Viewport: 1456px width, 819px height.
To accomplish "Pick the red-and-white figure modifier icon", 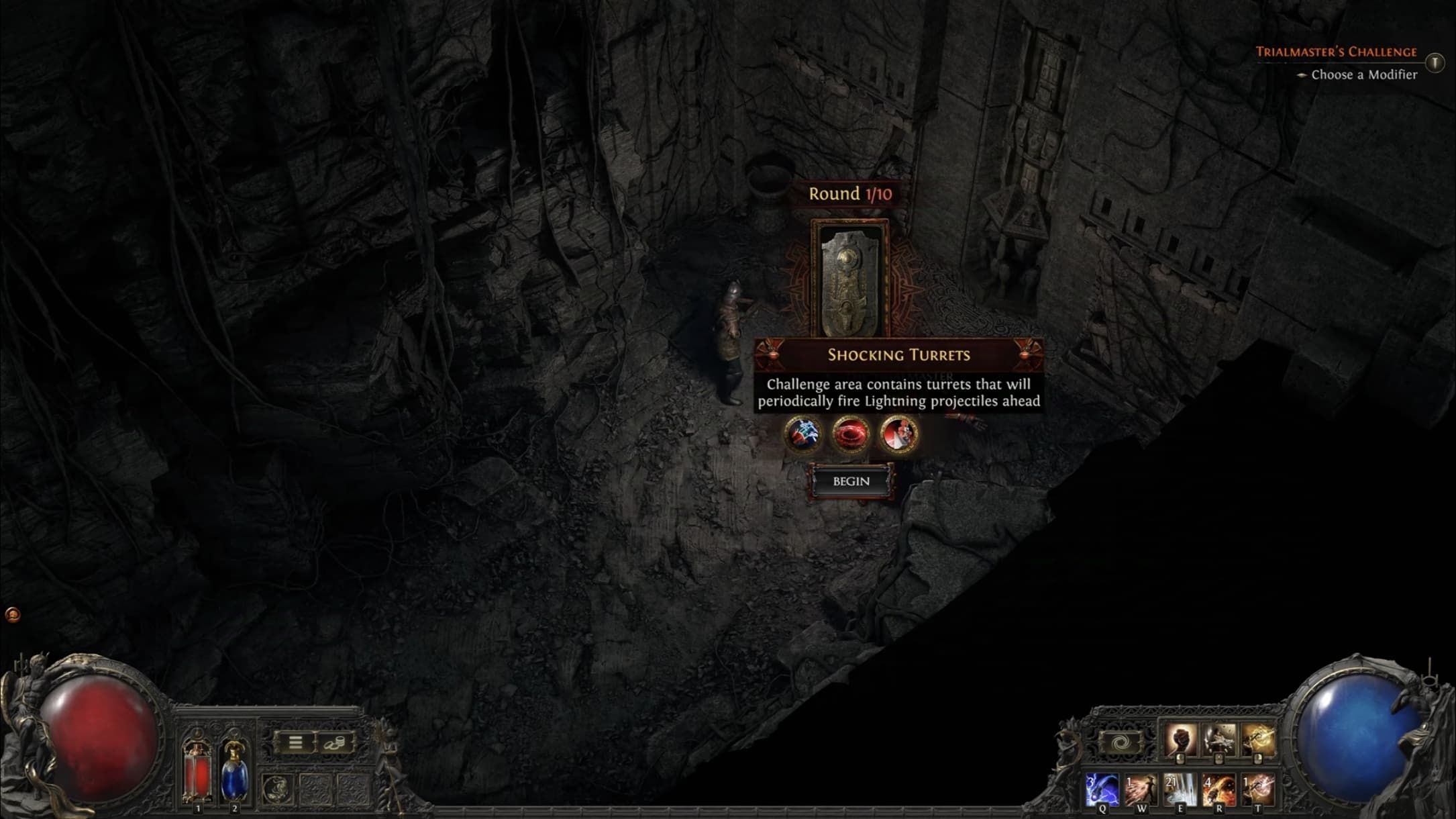I will click(898, 434).
